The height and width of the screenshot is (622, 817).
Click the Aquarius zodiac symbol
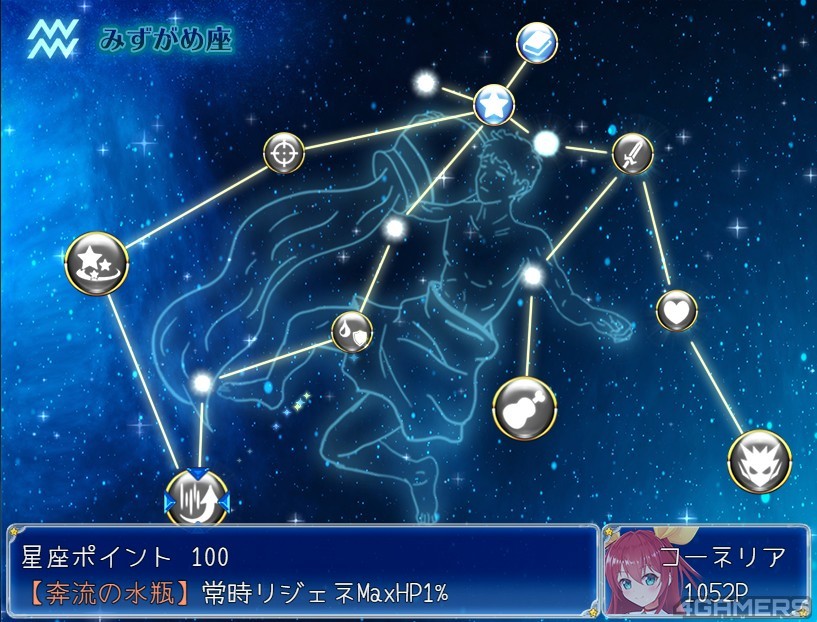coord(52,40)
